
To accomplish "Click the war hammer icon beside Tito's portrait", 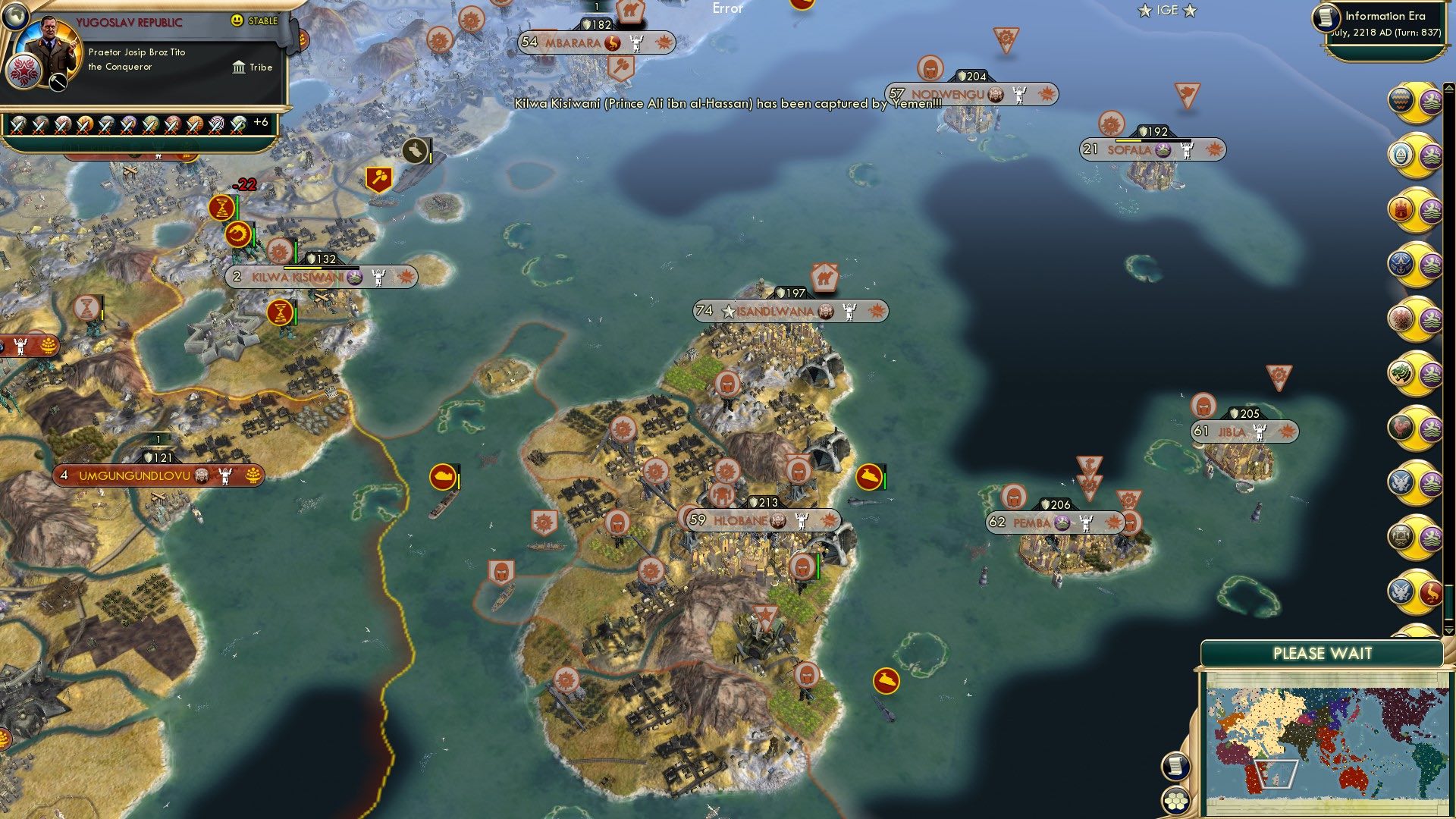I will 58,83.
